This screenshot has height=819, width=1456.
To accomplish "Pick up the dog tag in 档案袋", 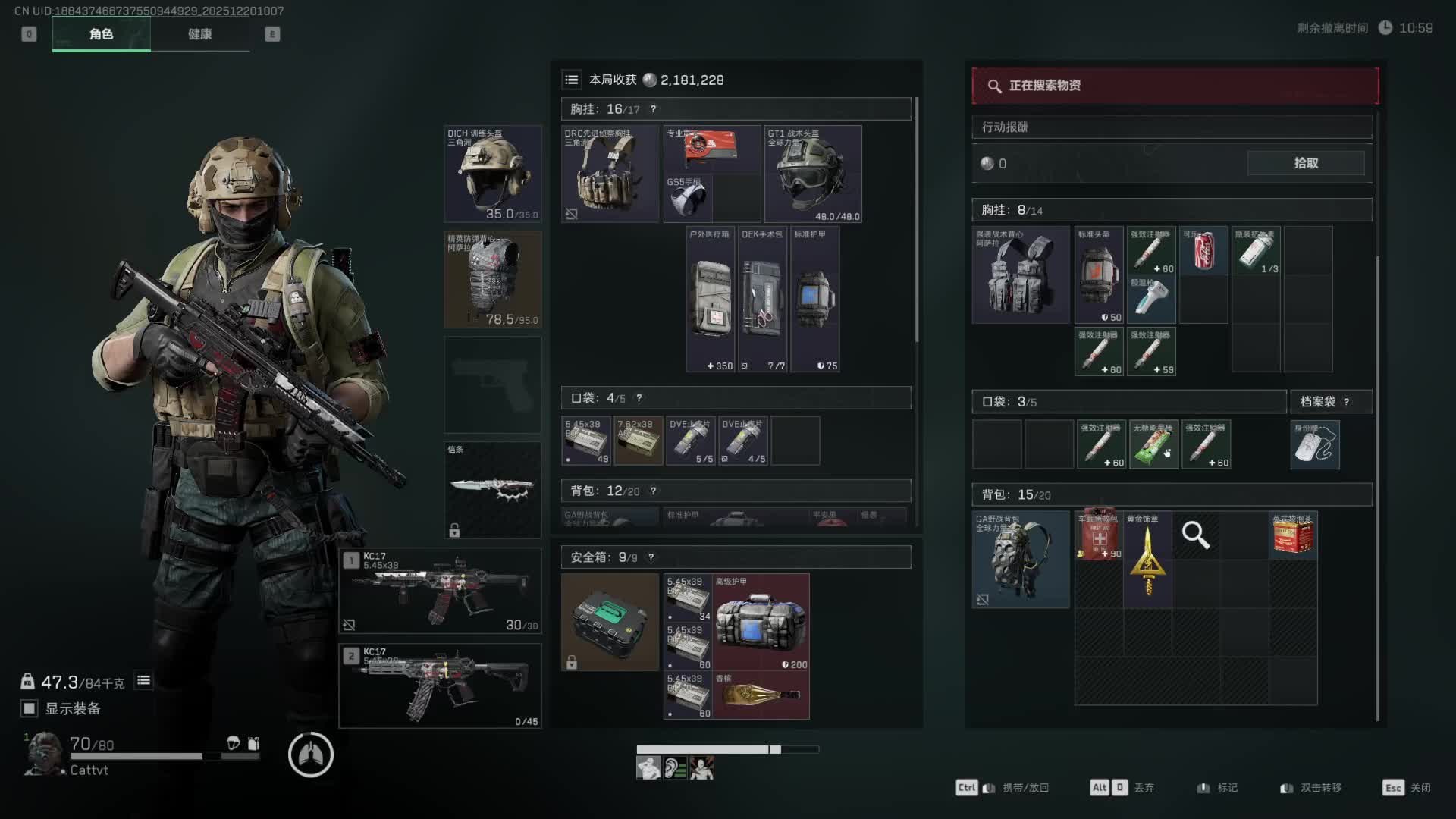I will pos(1315,445).
